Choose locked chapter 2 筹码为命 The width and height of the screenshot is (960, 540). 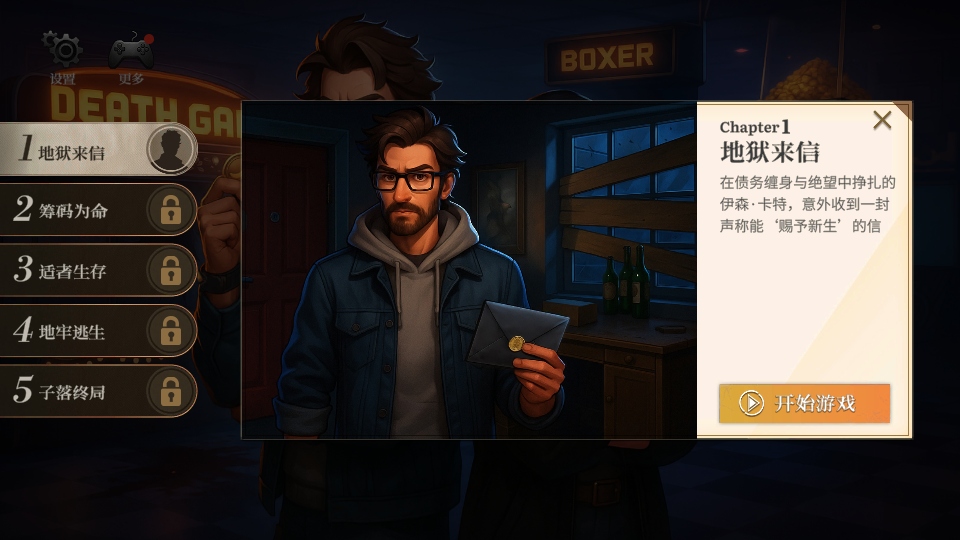pos(97,210)
